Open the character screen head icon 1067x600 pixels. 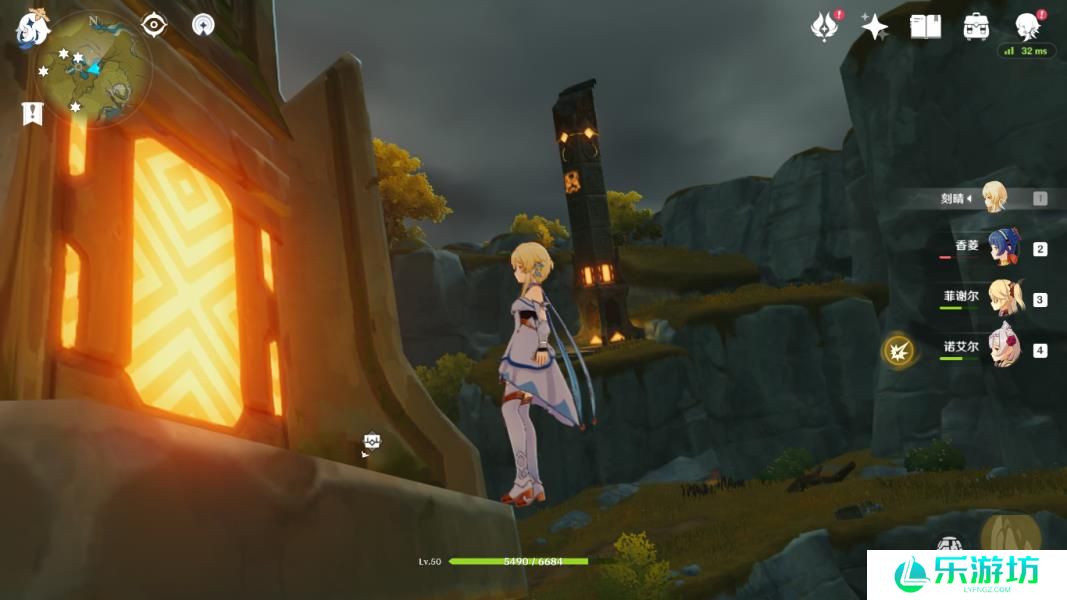1027,25
